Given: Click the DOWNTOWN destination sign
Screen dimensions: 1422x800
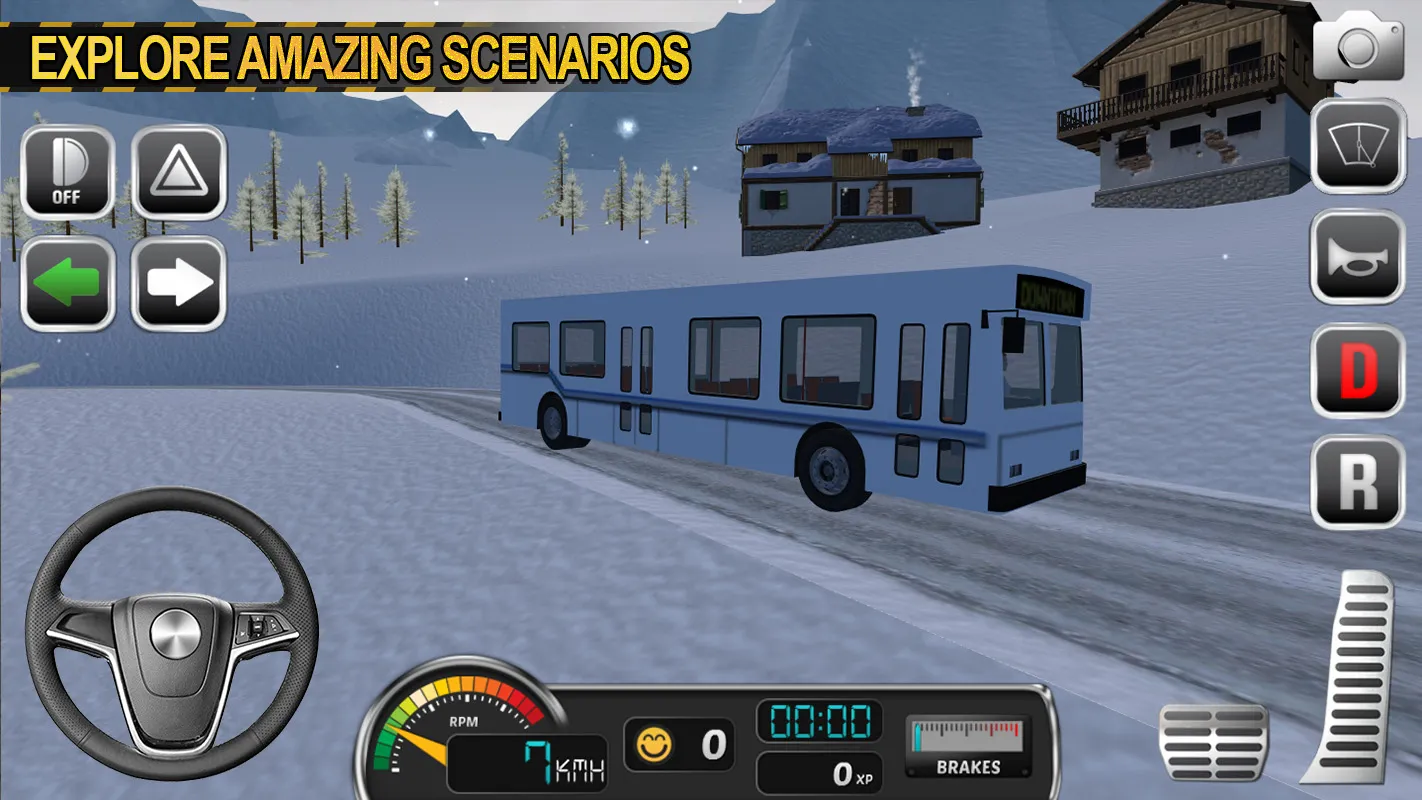Looking at the screenshot, I should [x=1050, y=294].
